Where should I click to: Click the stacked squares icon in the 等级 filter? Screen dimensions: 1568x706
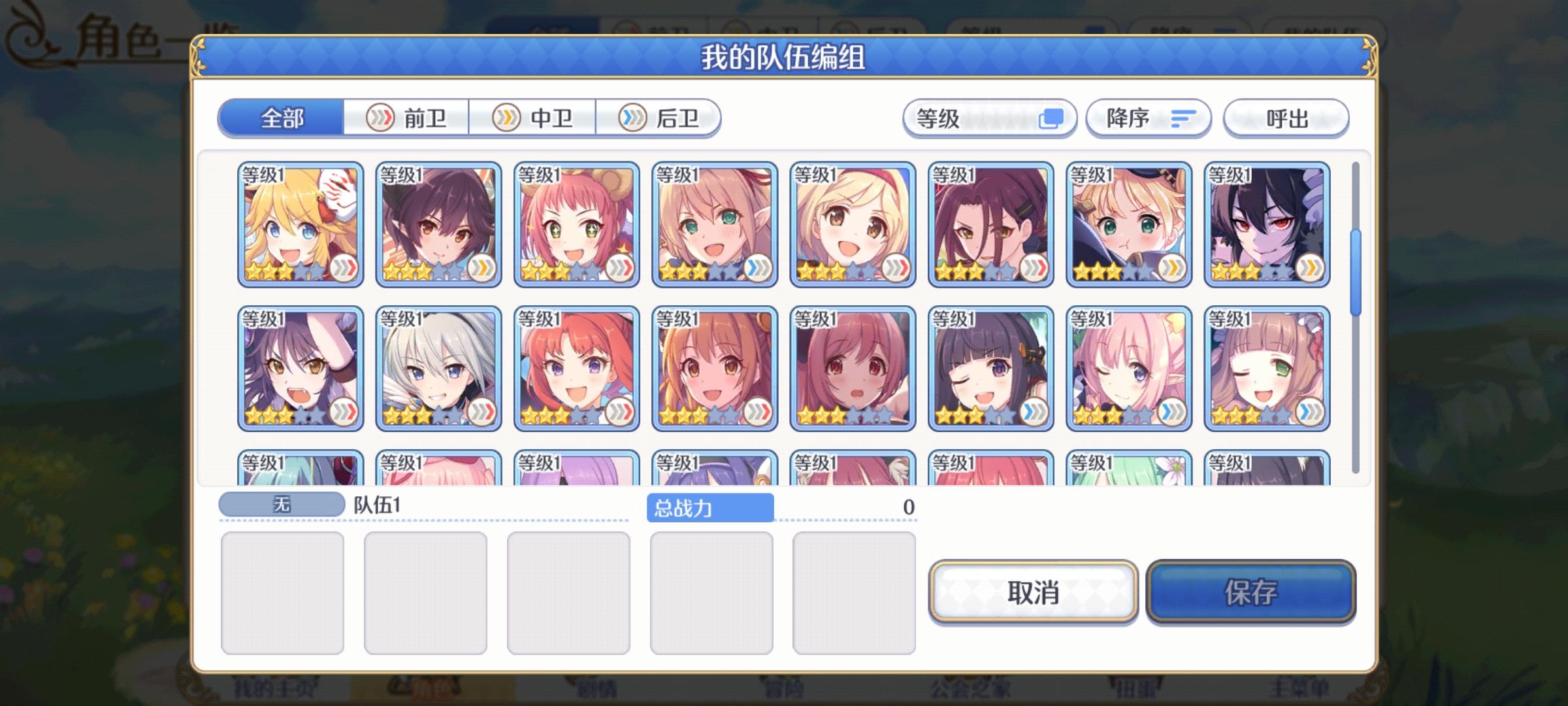(x=1054, y=118)
